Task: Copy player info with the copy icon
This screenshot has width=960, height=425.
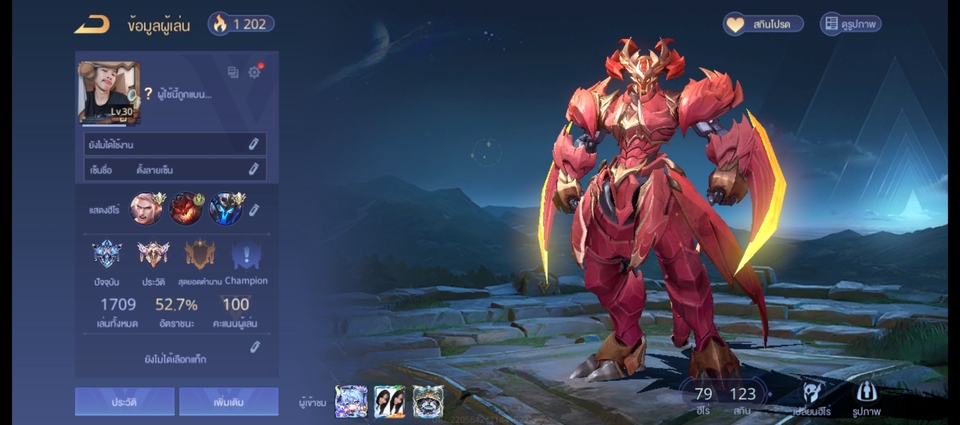Action: coord(233,72)
